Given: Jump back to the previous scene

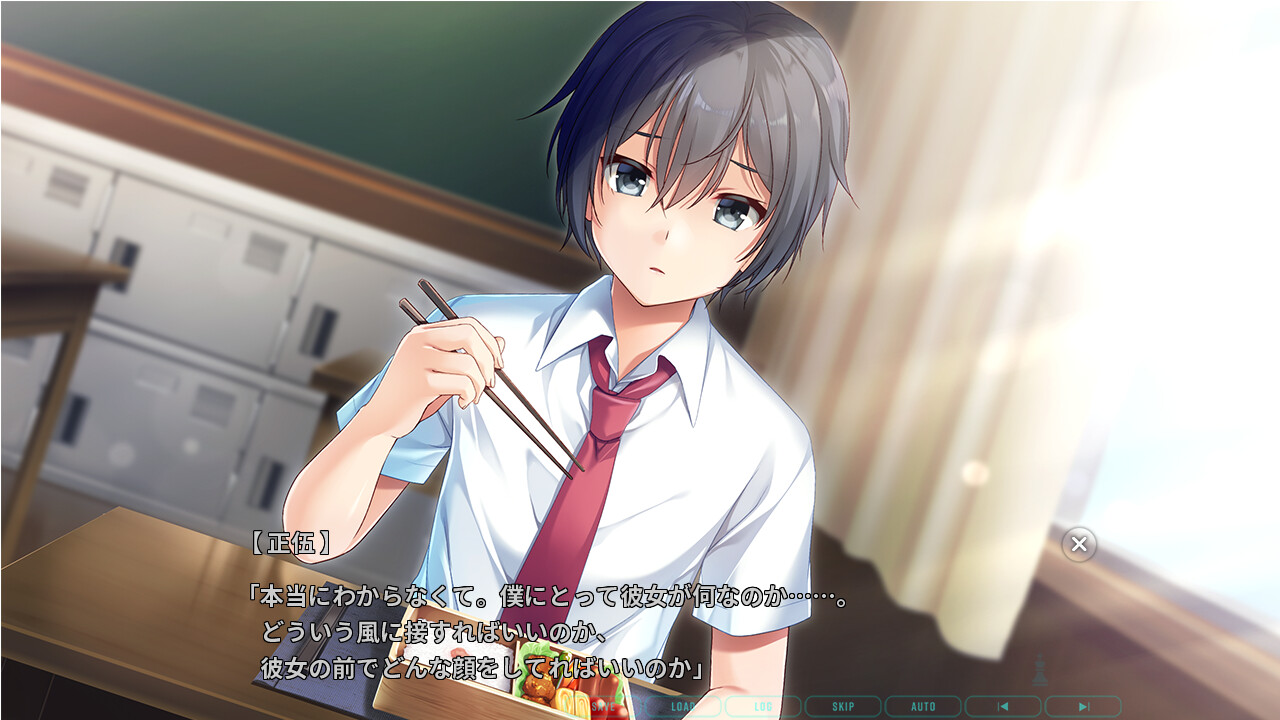Looking at the screenshot, I should [1003, 707].
